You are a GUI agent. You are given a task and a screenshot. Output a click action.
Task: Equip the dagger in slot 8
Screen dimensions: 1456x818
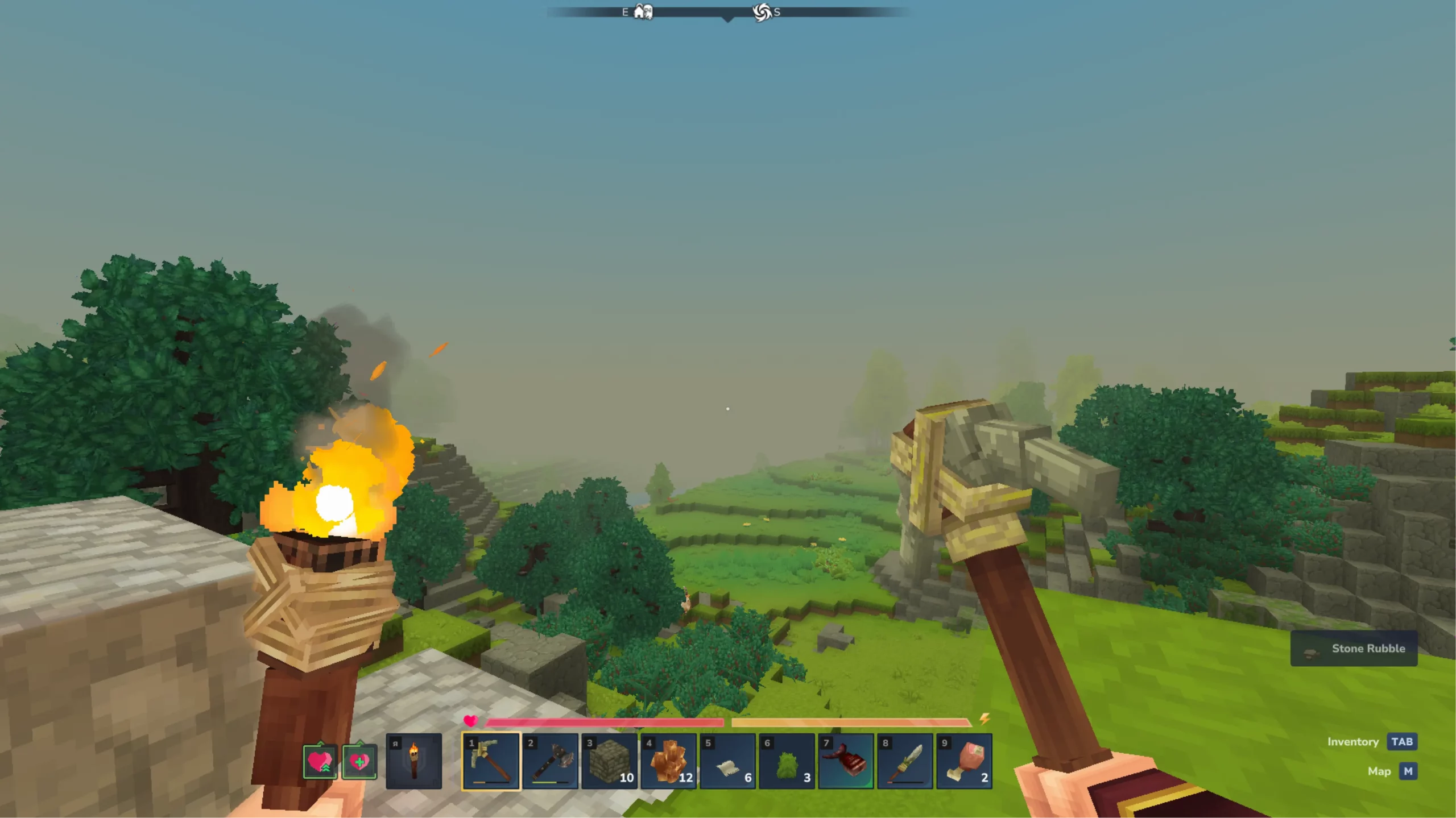click(x=905, y=761)
